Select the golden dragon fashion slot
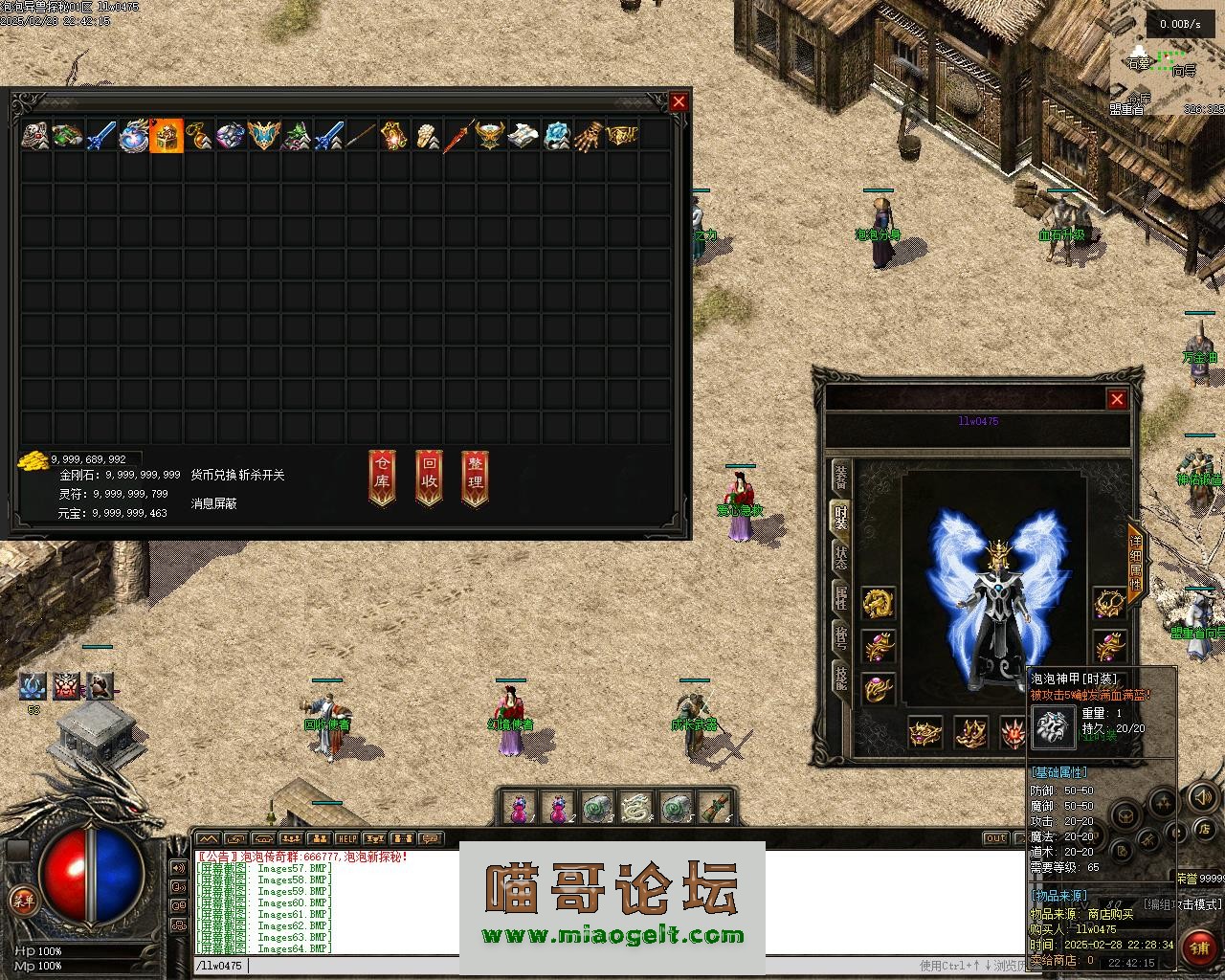This screenshot has width=1225, height=980. [x=878, y=603]
